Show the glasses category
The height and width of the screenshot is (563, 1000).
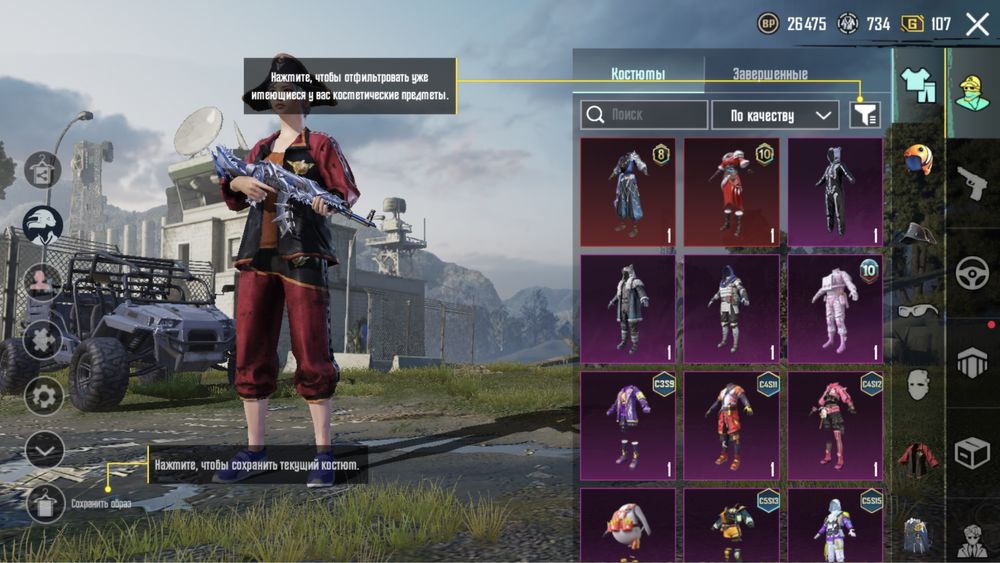point(917,310)
